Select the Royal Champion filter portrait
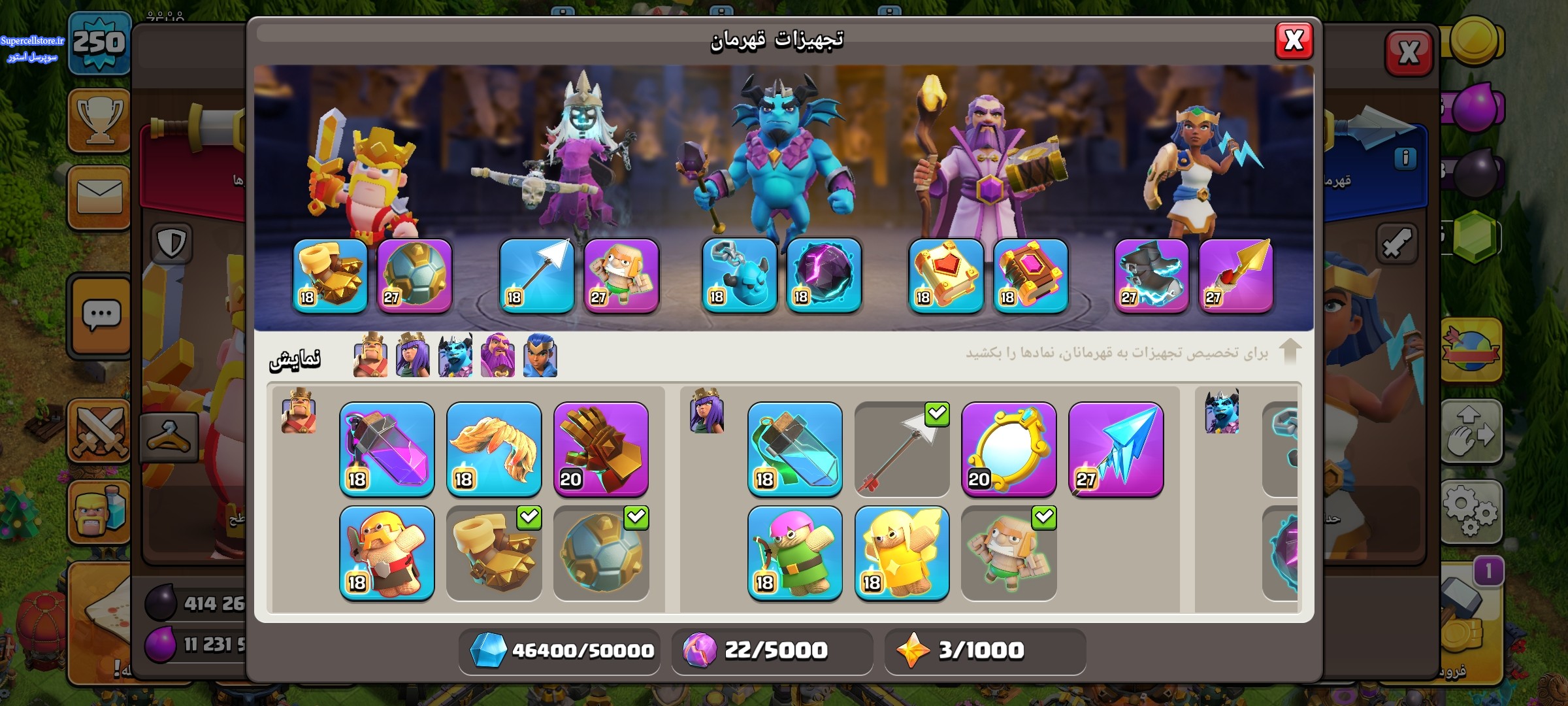The width and height of the screenshot is (1568, 706). tap(540, 356)
